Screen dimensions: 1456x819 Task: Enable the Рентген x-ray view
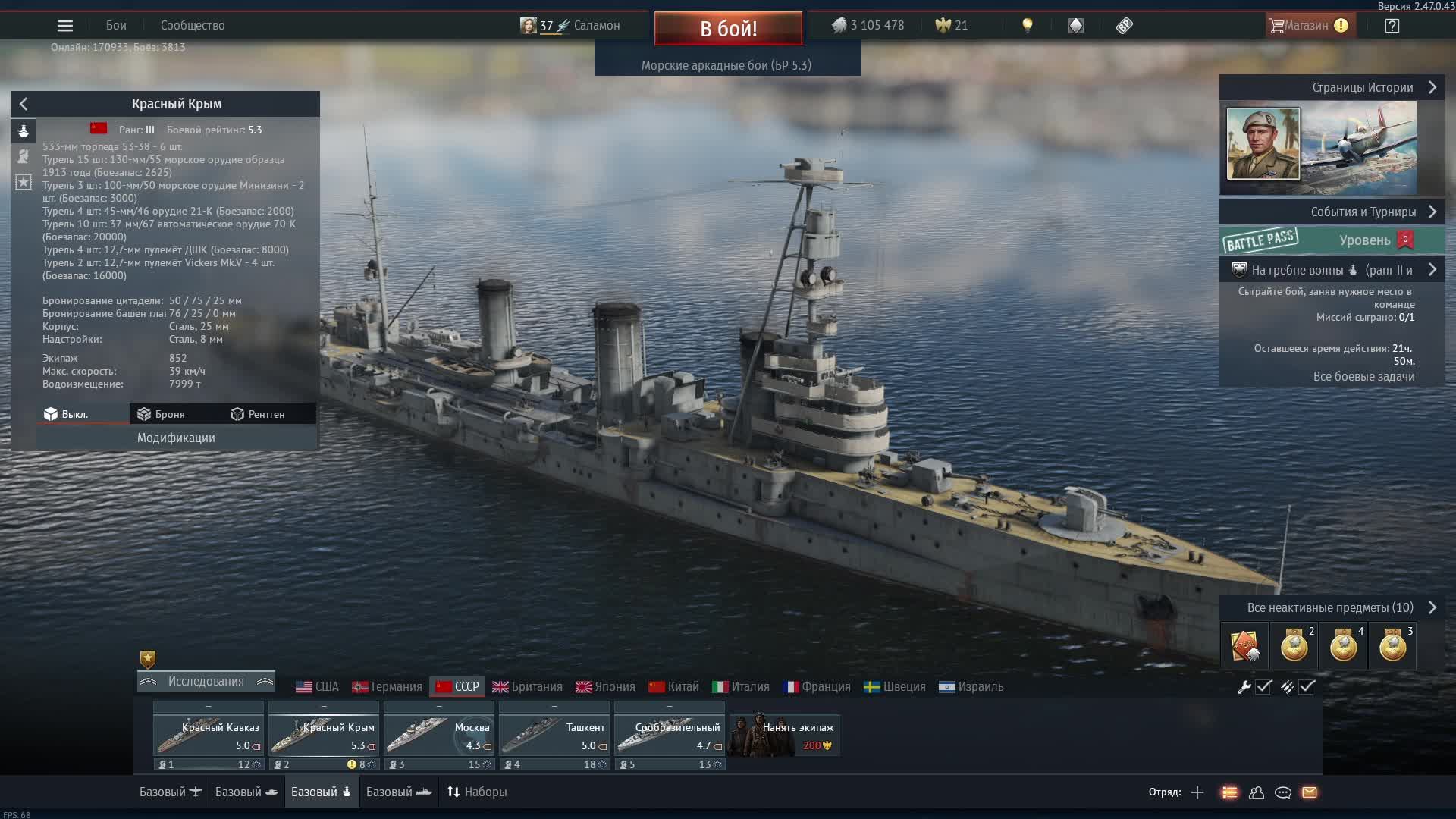point(258,414)
